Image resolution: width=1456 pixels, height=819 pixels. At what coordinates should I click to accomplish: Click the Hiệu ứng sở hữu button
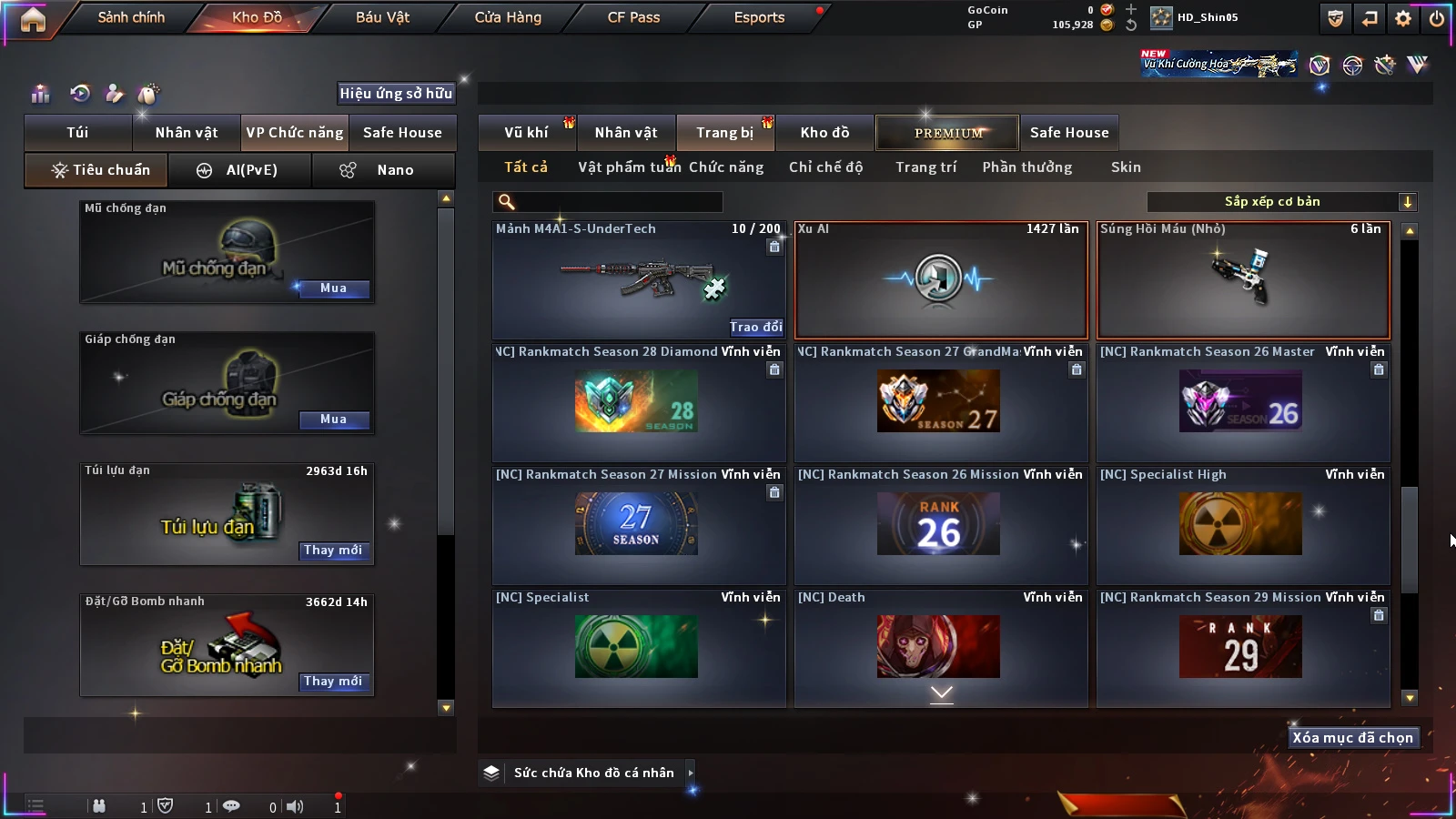[x=396, y=94]
